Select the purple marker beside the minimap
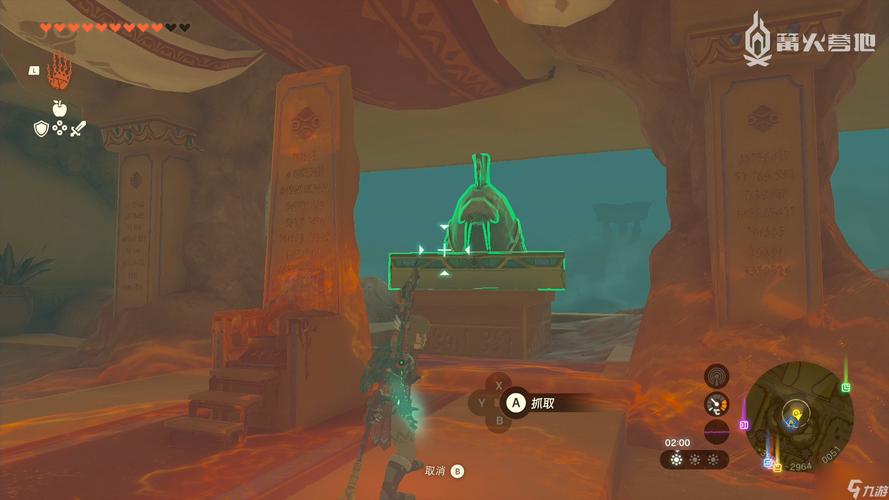 click(744, 424)
